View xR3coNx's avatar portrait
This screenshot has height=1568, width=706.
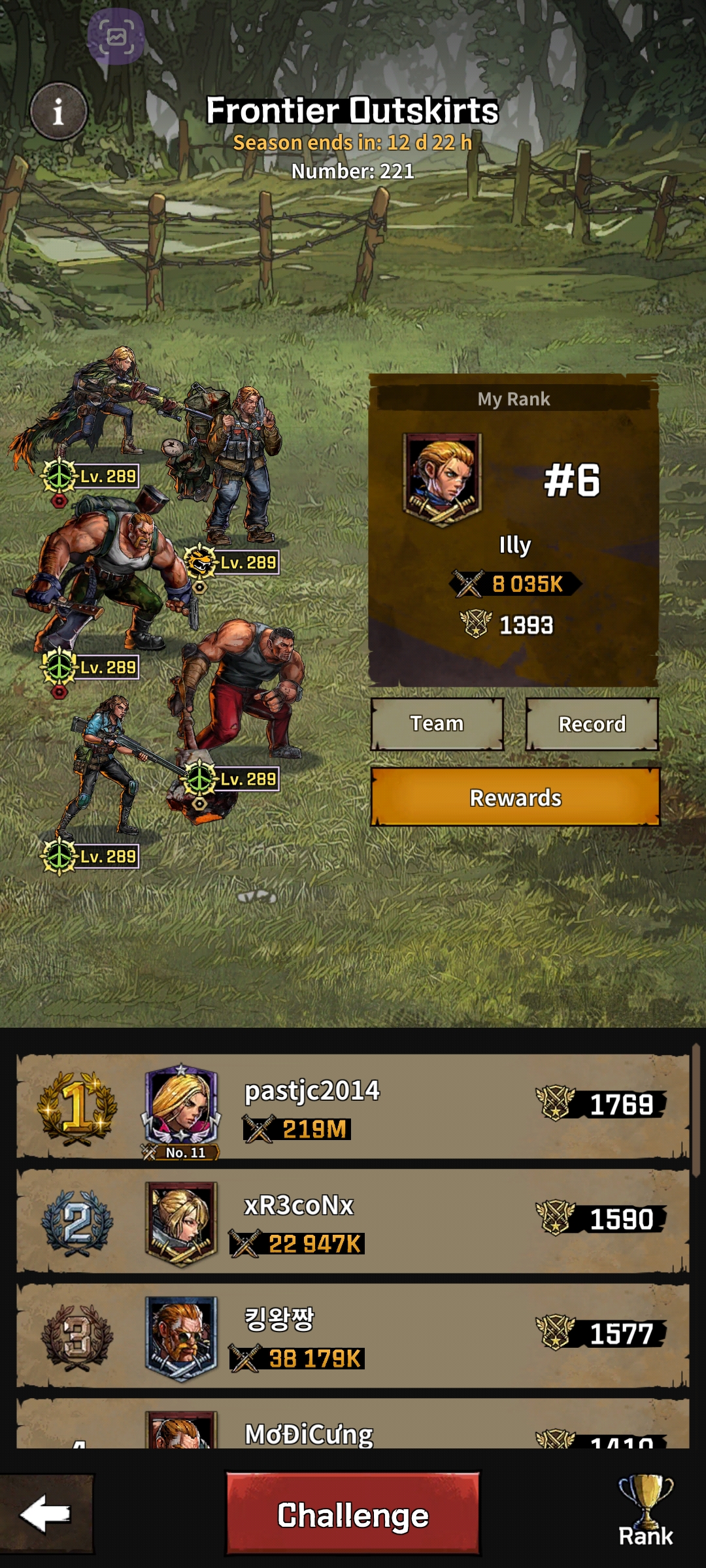[x=181, y=1220]
